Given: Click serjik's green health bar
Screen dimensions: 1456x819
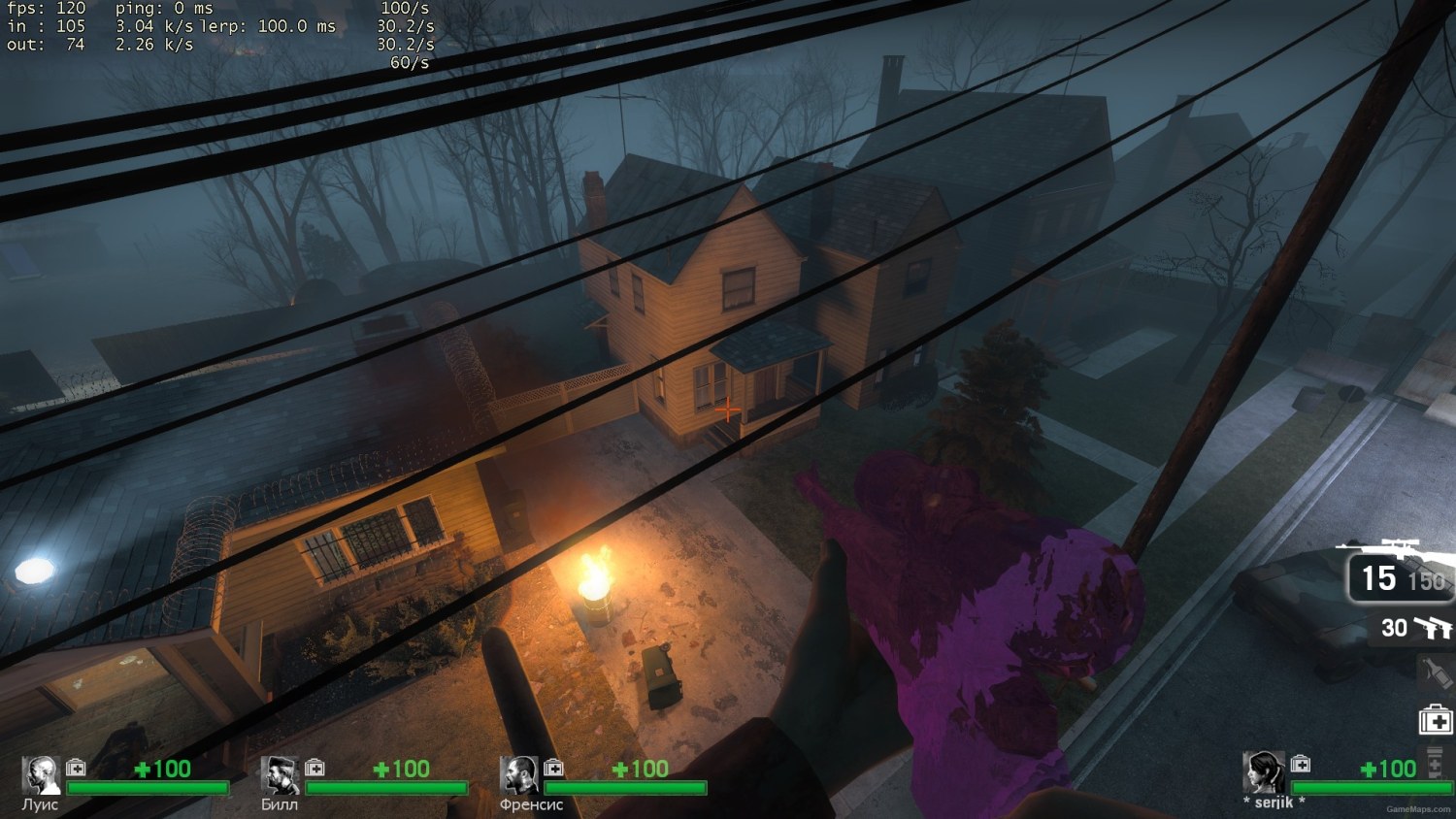Looking at the screenshot, I should pos(1373,786).
